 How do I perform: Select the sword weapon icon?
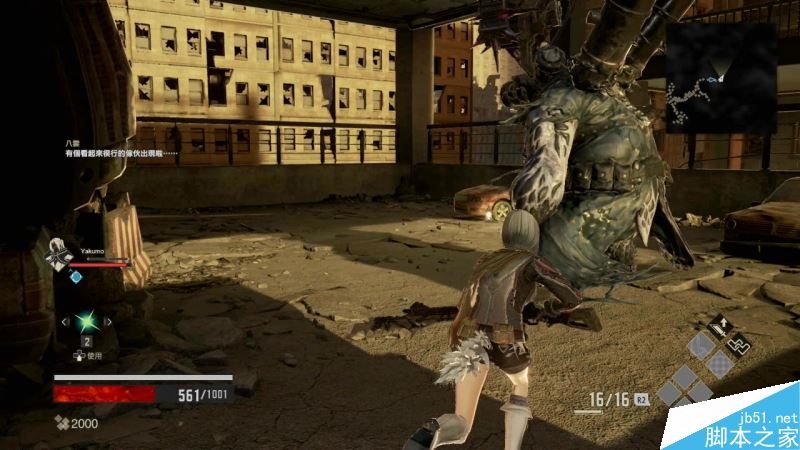point(718,325)
